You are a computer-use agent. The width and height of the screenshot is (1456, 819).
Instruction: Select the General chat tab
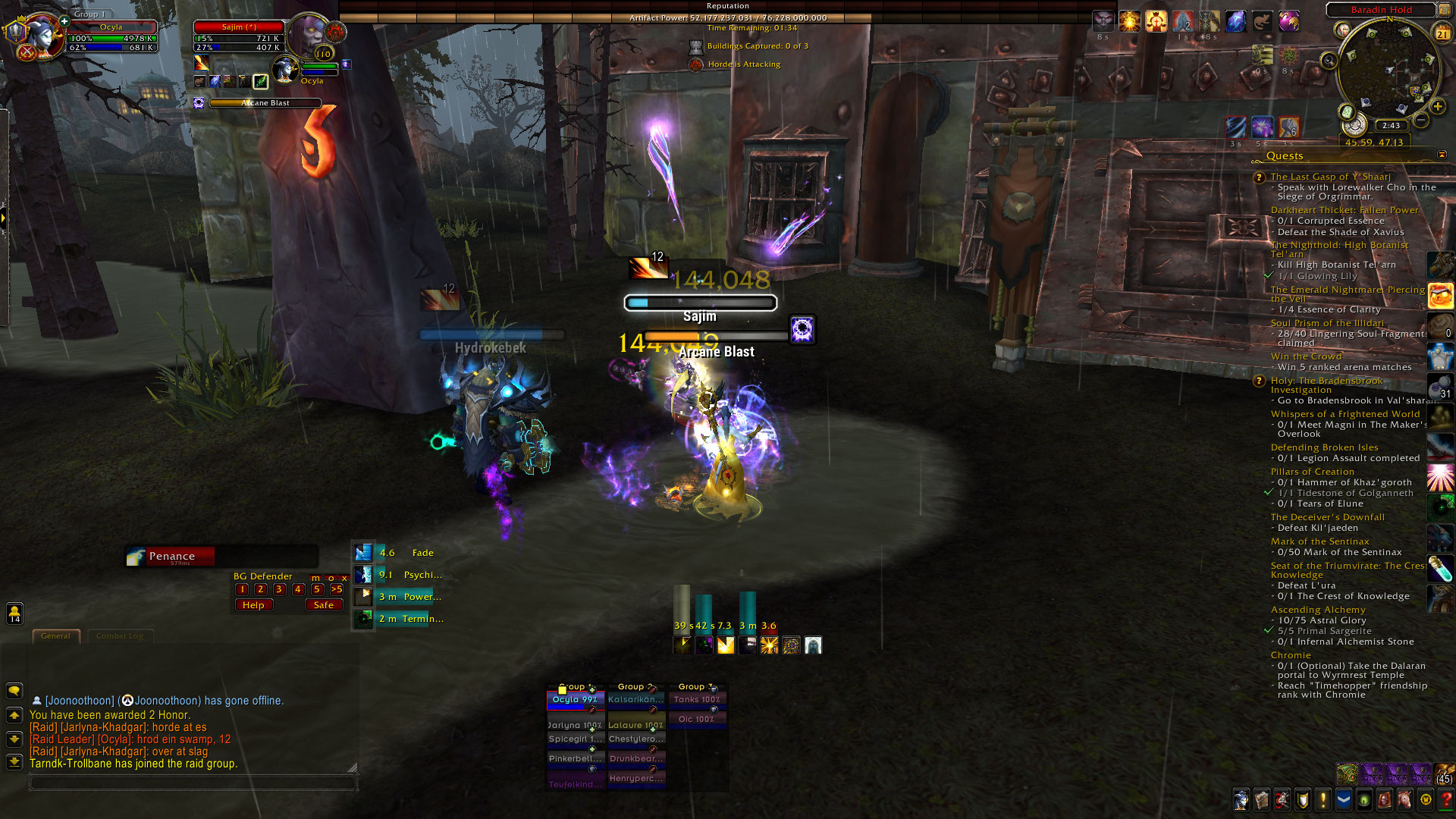[x=55, y=636]
